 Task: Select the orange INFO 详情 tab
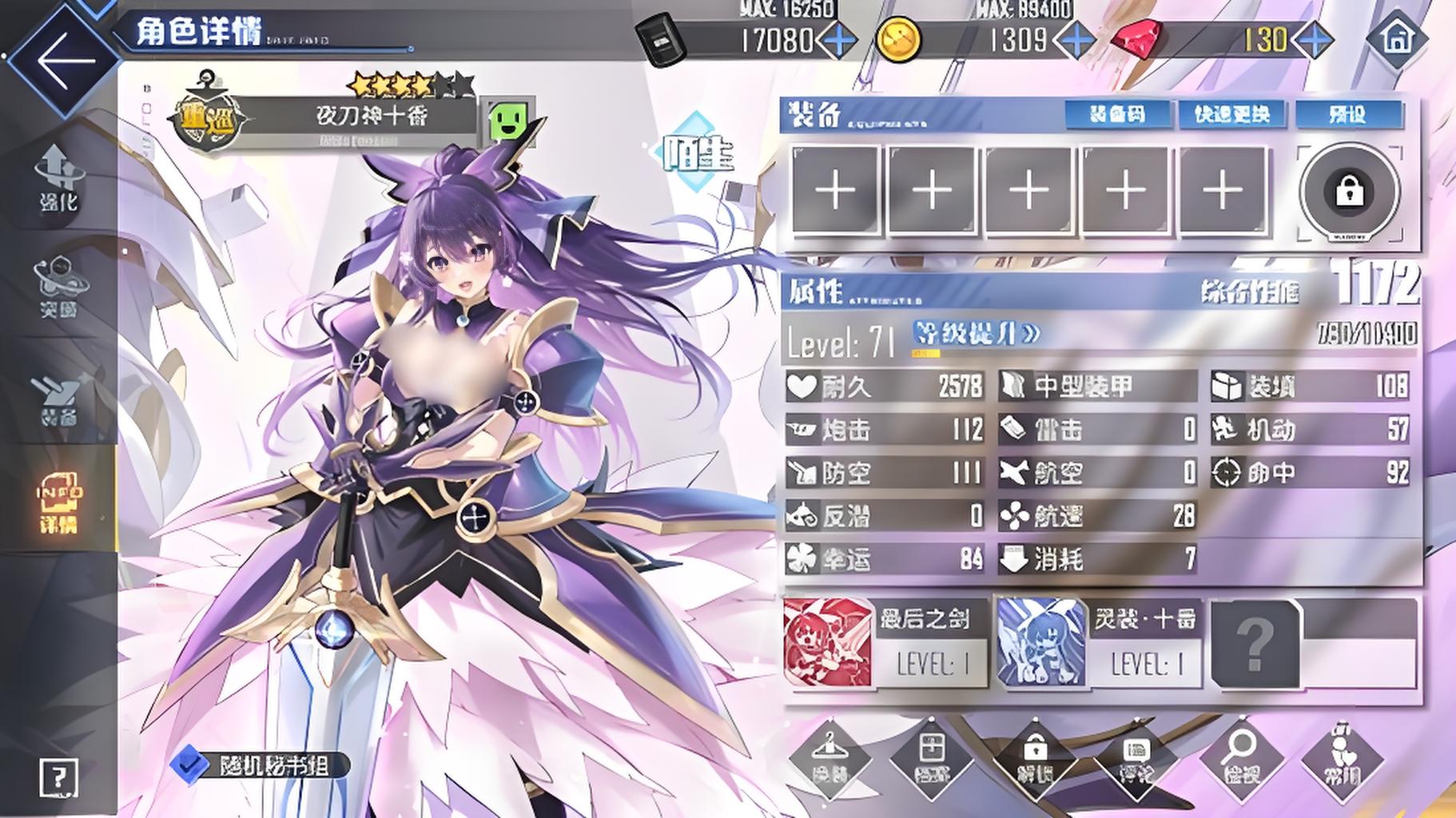click(x=59, y=503)
